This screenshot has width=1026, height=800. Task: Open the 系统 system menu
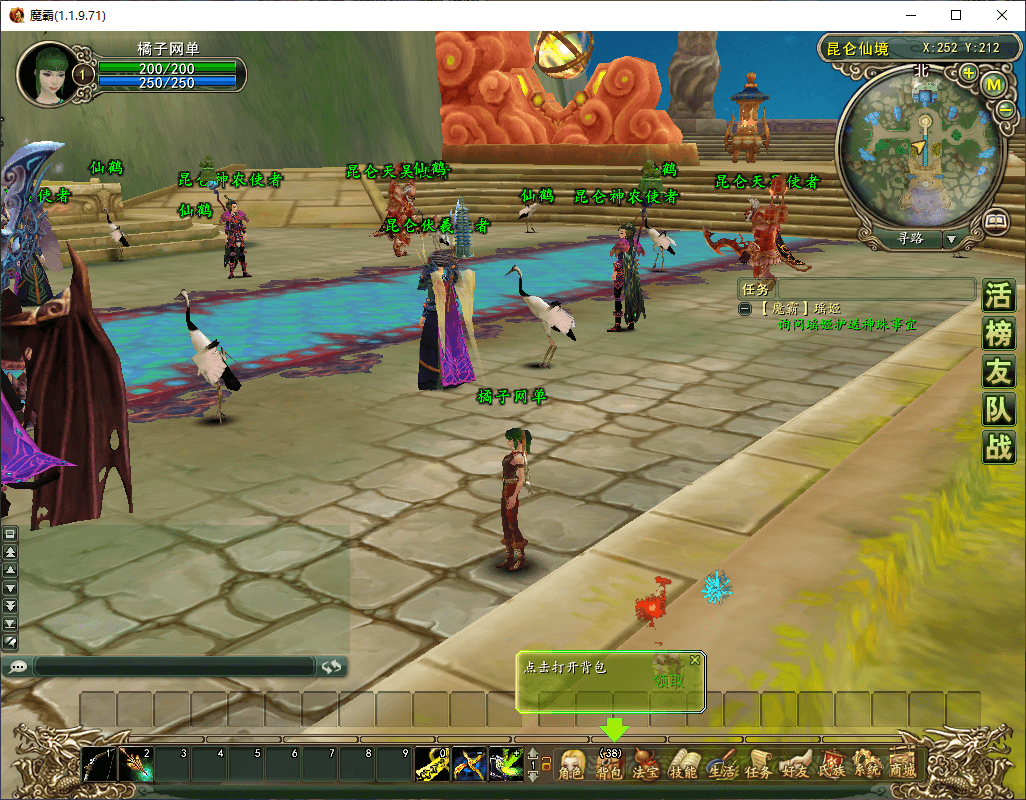867,767
